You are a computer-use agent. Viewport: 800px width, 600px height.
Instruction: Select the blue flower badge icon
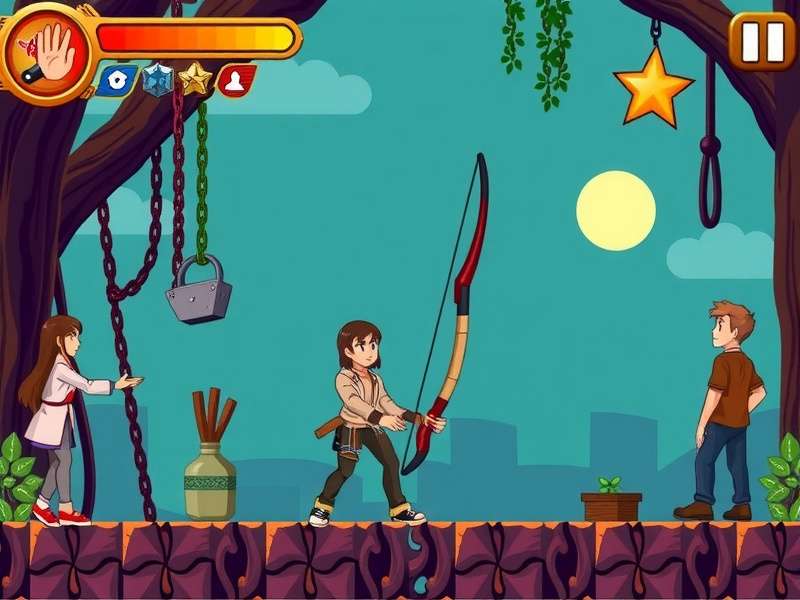[117, 81]
